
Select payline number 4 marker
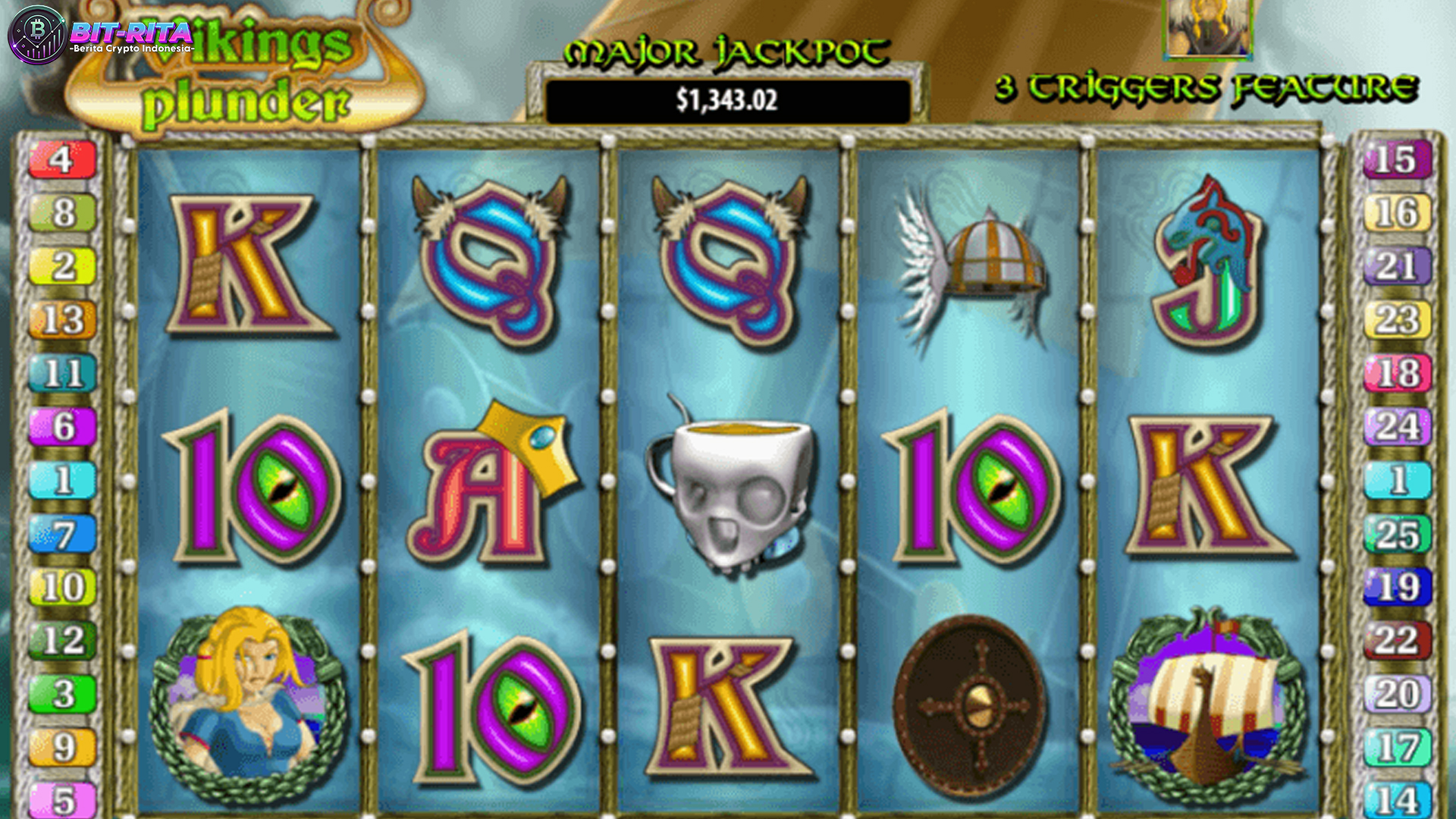click(62, 160)
